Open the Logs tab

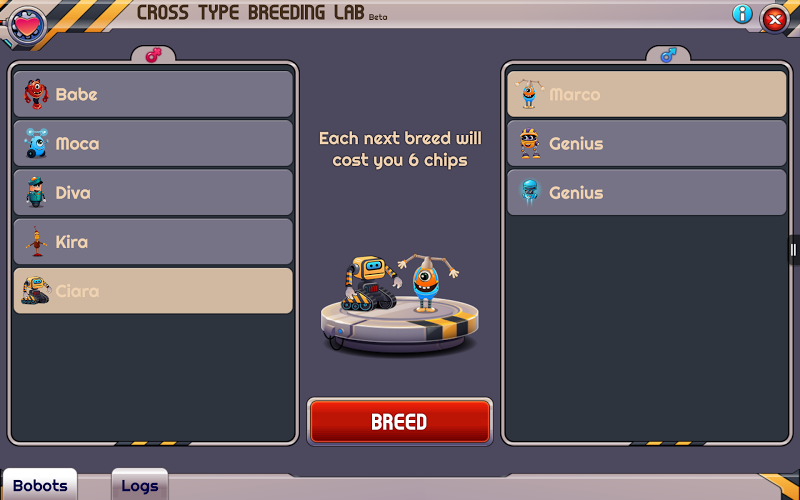pyautogui.click(x=139, y=486)
